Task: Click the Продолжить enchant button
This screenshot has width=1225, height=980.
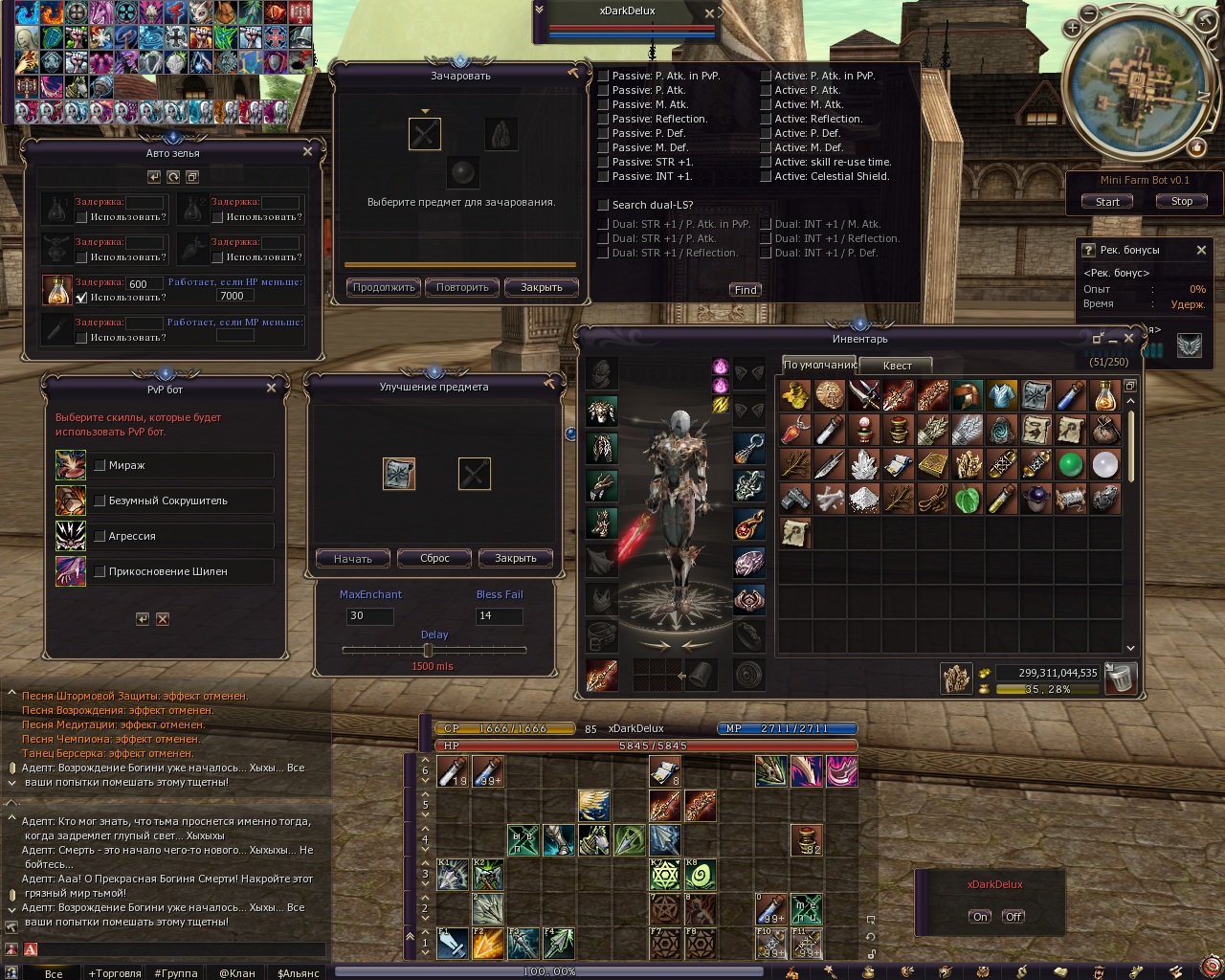Action: coord(384,287)
